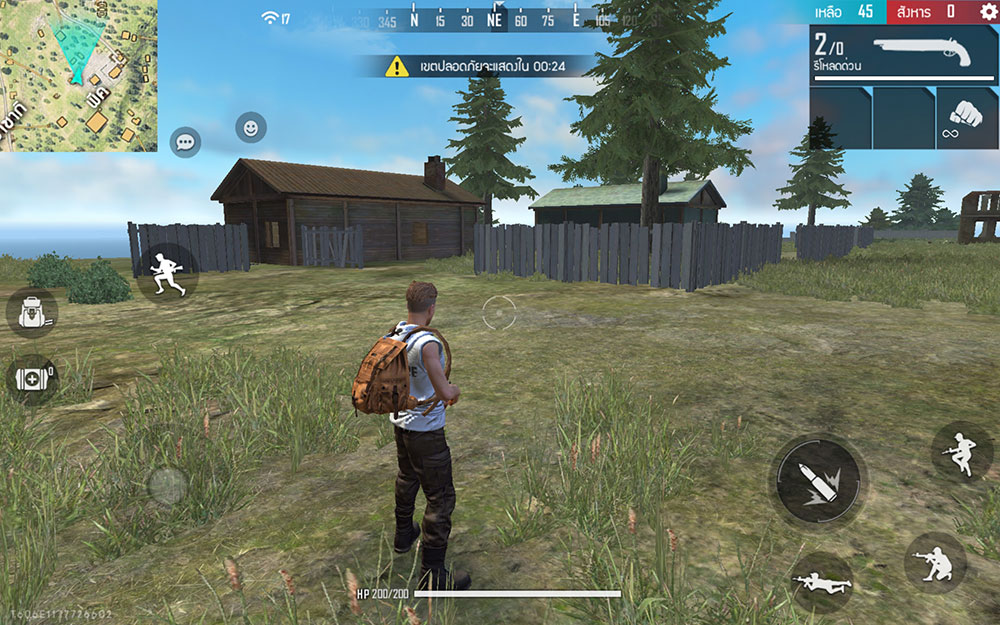Use the medkit button
Image resolution: width=1000 pixels, height=625 pixels.
(x=32, y=379)
